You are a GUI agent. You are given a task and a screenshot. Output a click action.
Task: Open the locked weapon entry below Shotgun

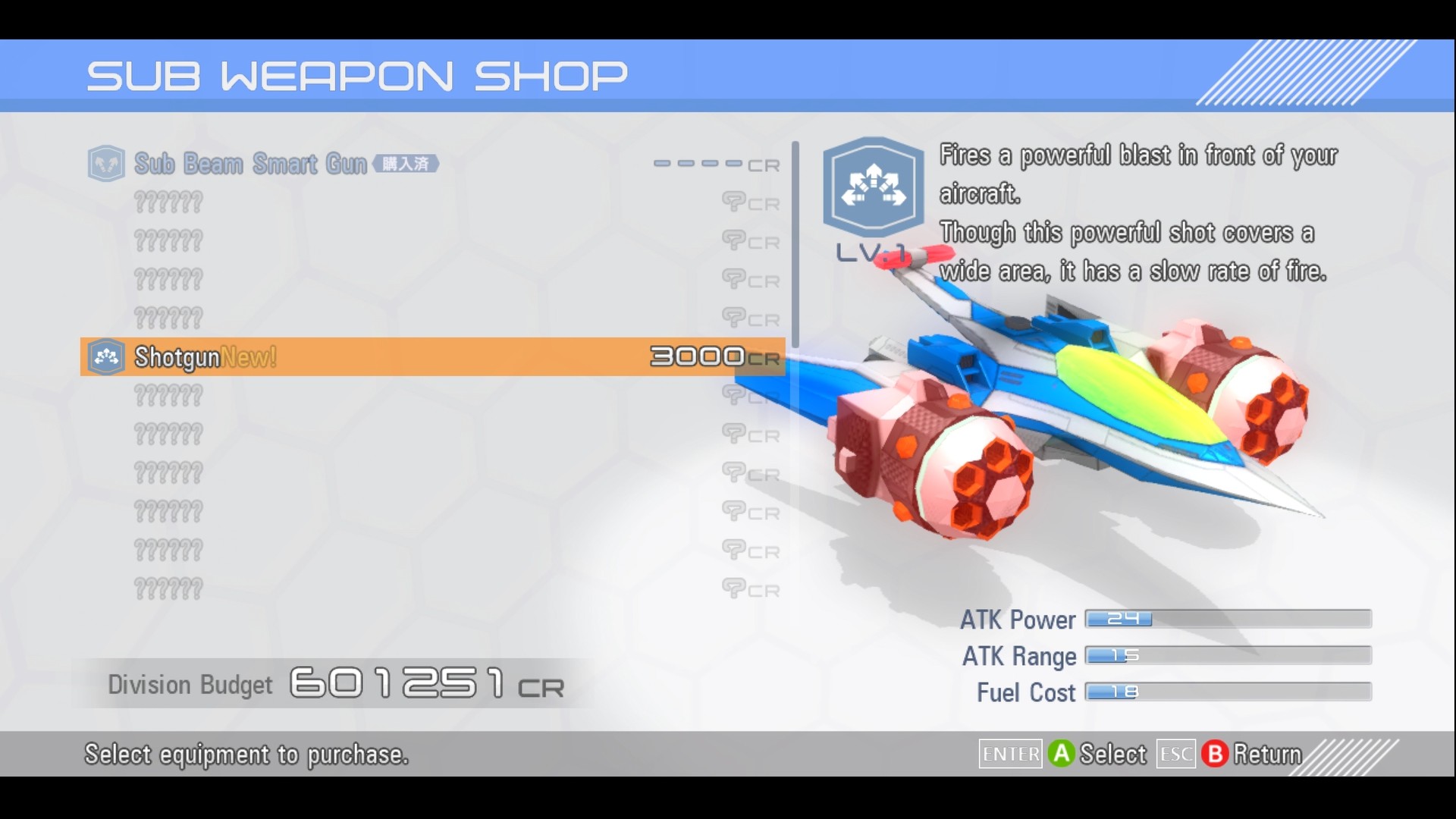pyautogui.click(x=168, y=395)
